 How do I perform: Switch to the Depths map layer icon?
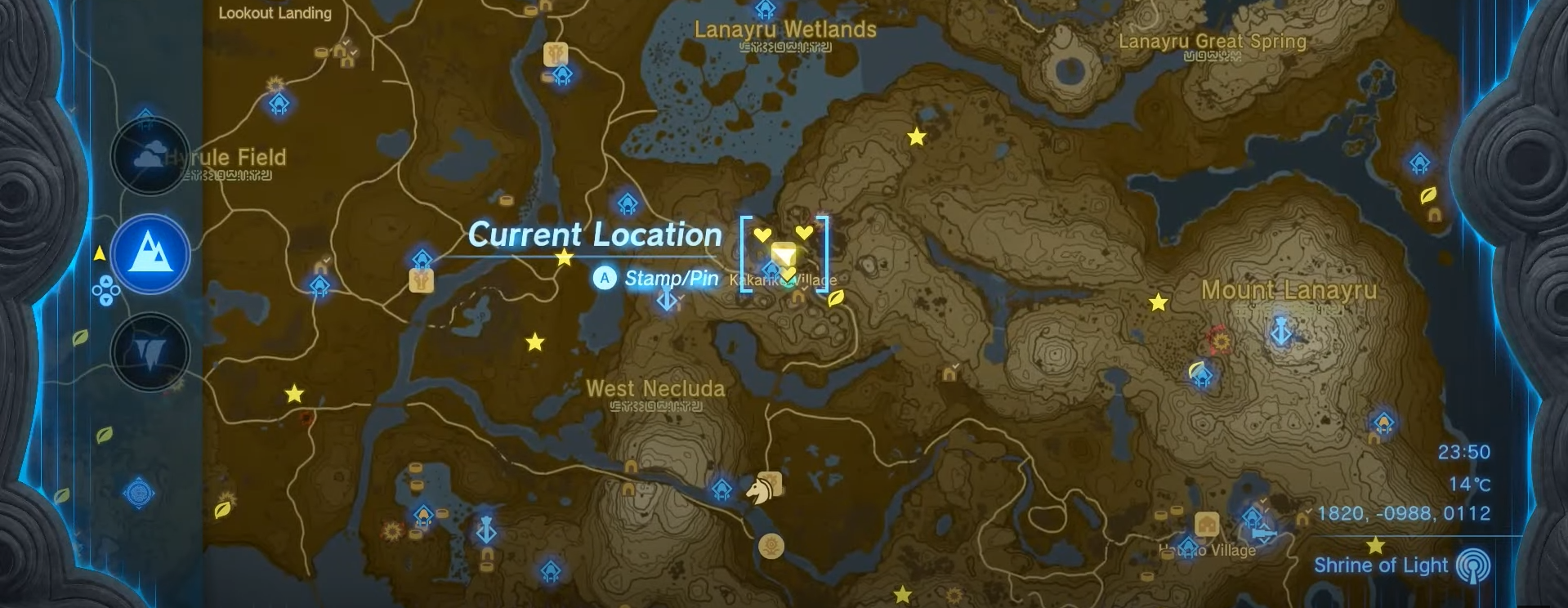click(150, 353)
